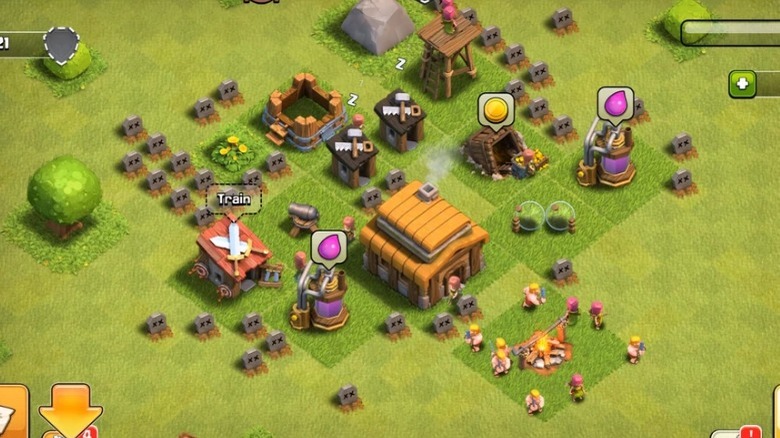The width and height of the screenshot is (780, 438).
Task: Collect gold from the gold coin bubble
Action: tap(493, 110)
